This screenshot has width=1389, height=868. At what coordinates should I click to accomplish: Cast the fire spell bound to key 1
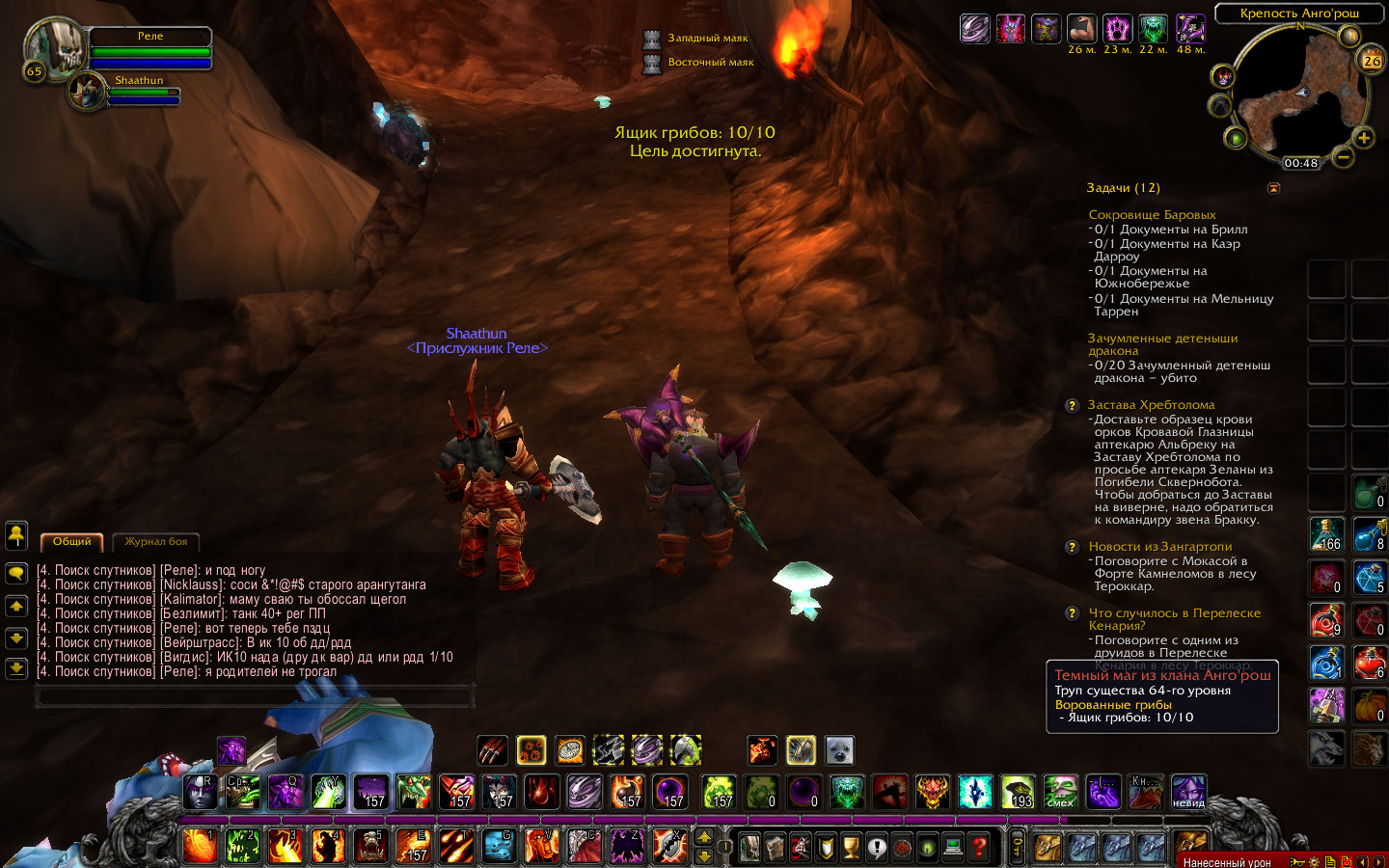click(x=200, y=846)
